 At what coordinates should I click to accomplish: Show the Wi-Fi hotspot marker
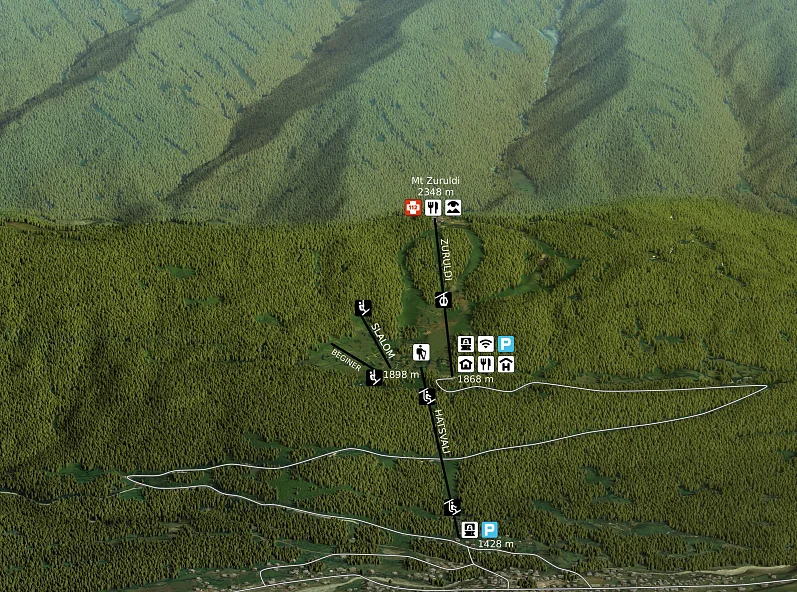point(486,344)
